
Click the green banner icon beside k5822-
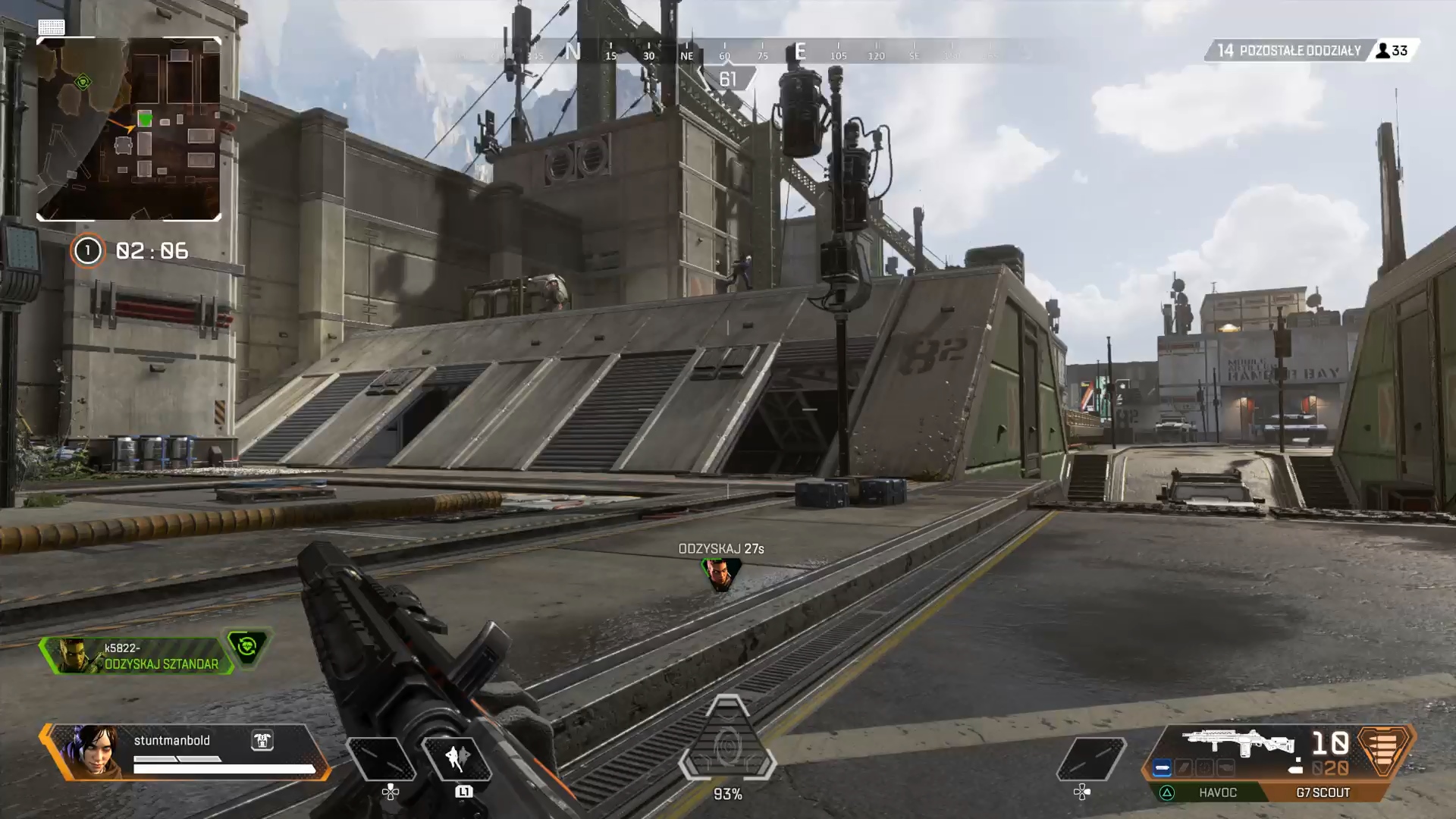(x=247, y=647)
